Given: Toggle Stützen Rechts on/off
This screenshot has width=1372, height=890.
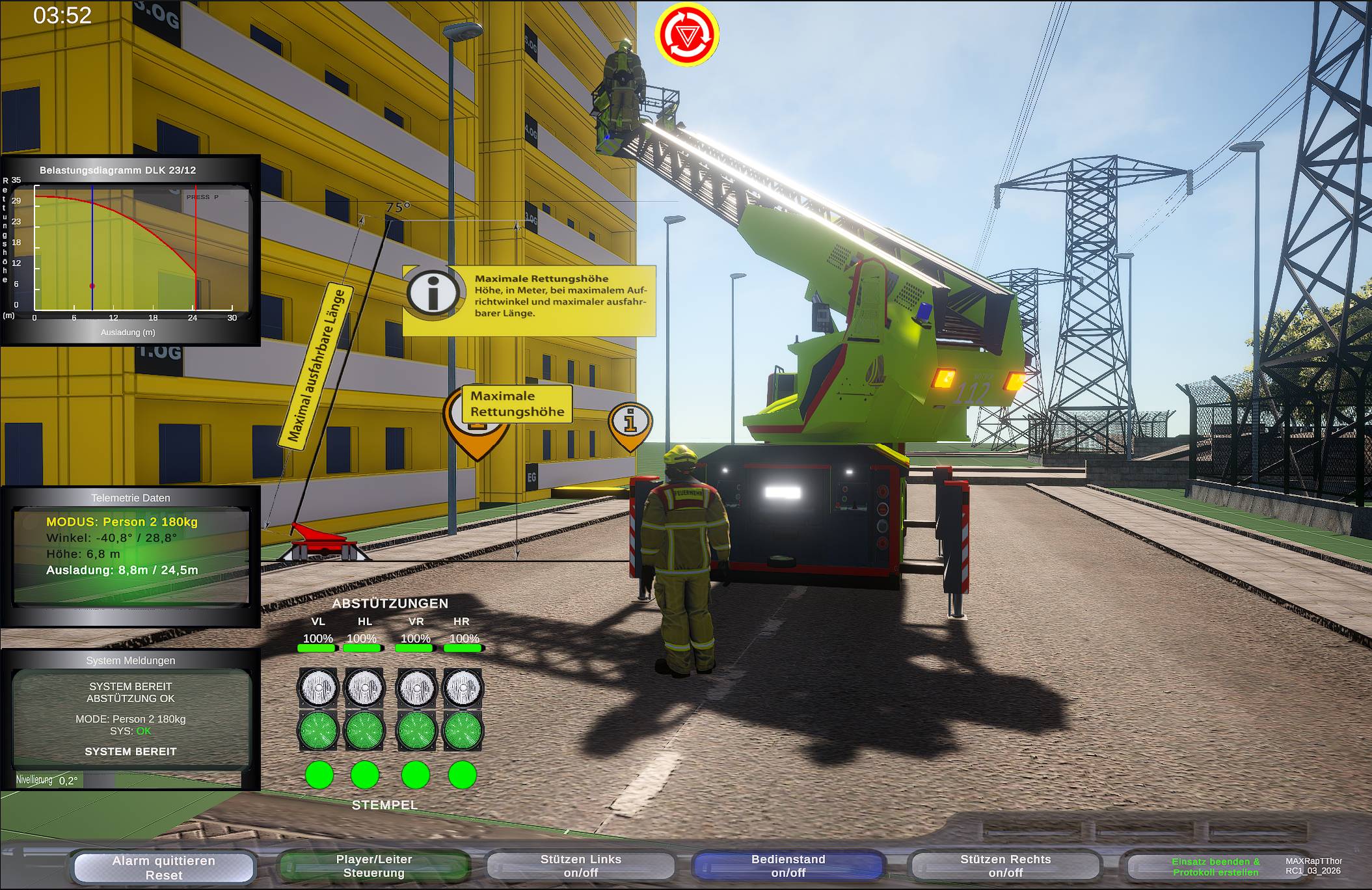Looking at the screenshot, I should [1005, 866].
